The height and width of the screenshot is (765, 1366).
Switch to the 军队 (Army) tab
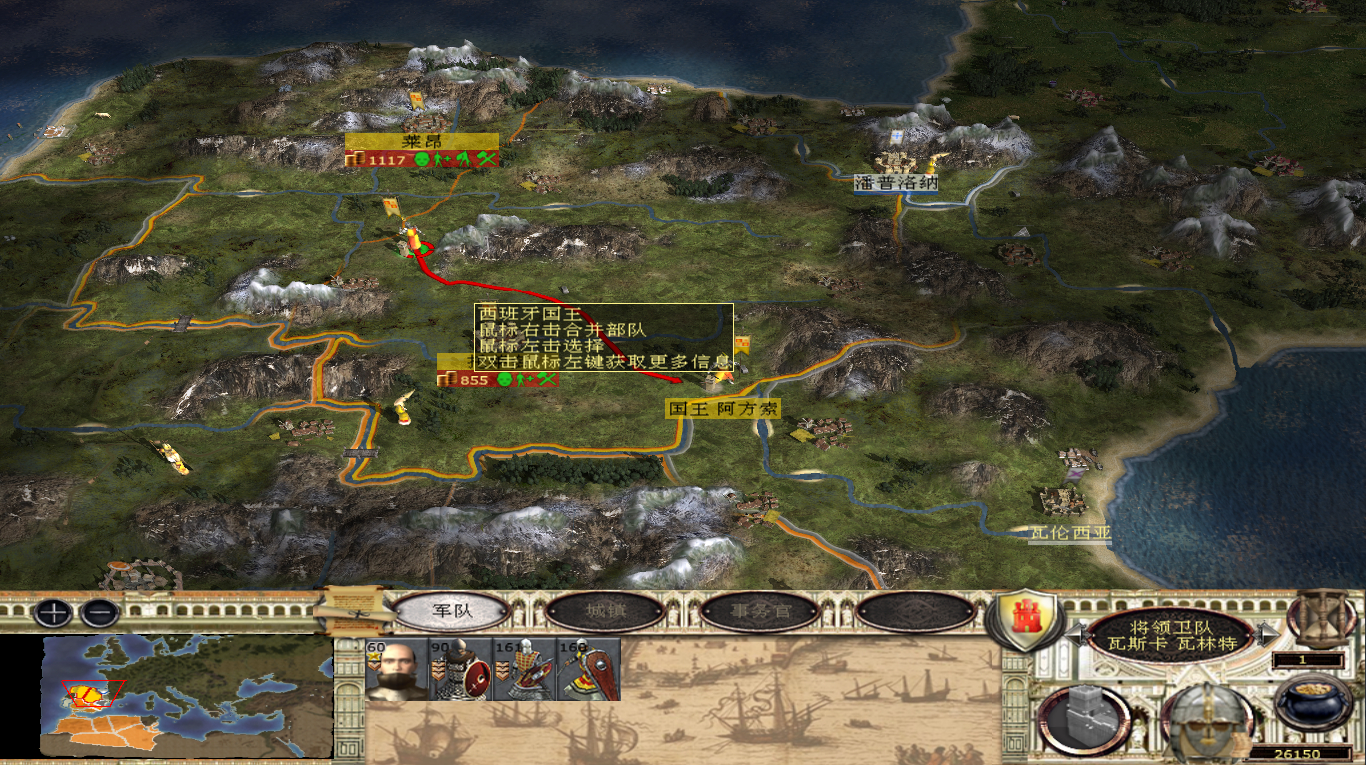452,611
